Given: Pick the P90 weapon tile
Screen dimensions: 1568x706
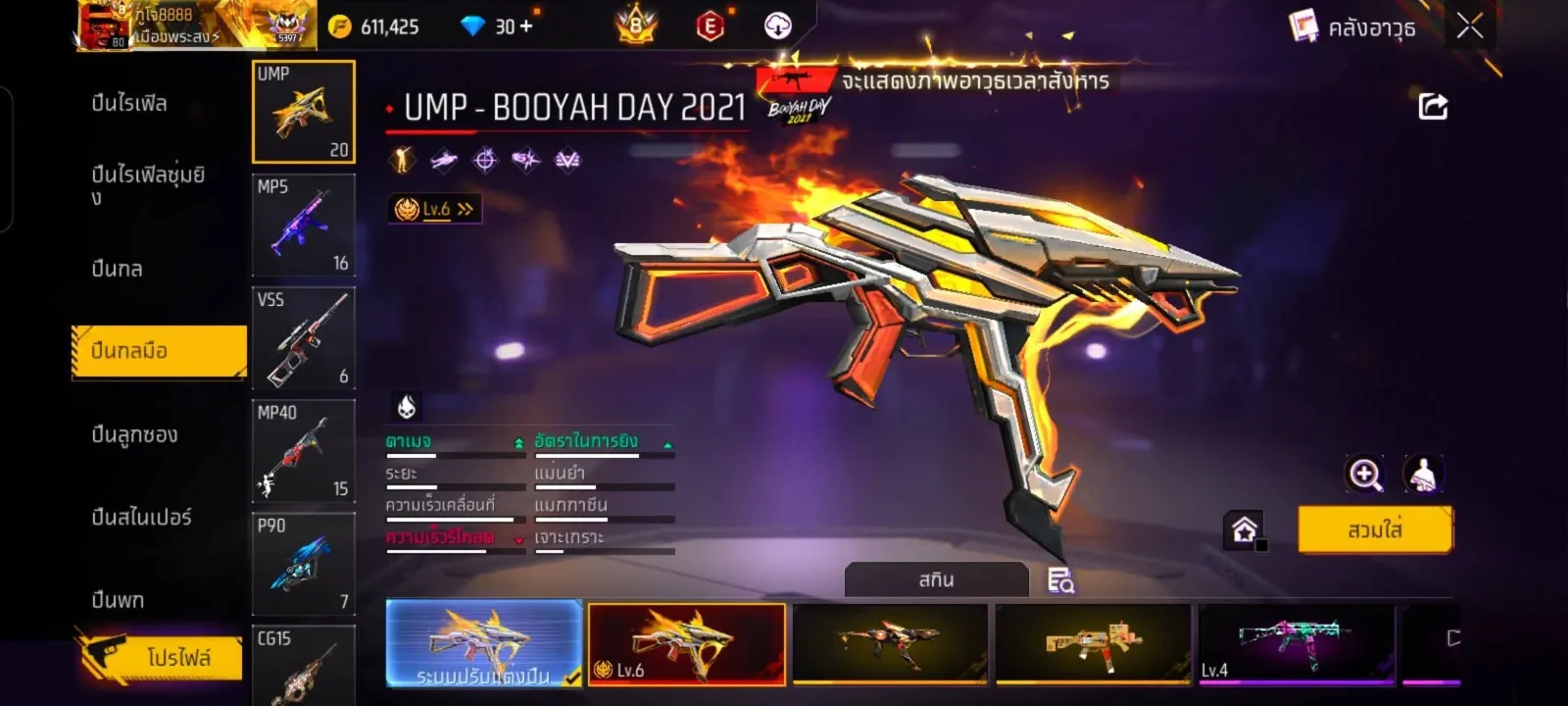Looking at the screenshot, I should (x=304, y=564).
